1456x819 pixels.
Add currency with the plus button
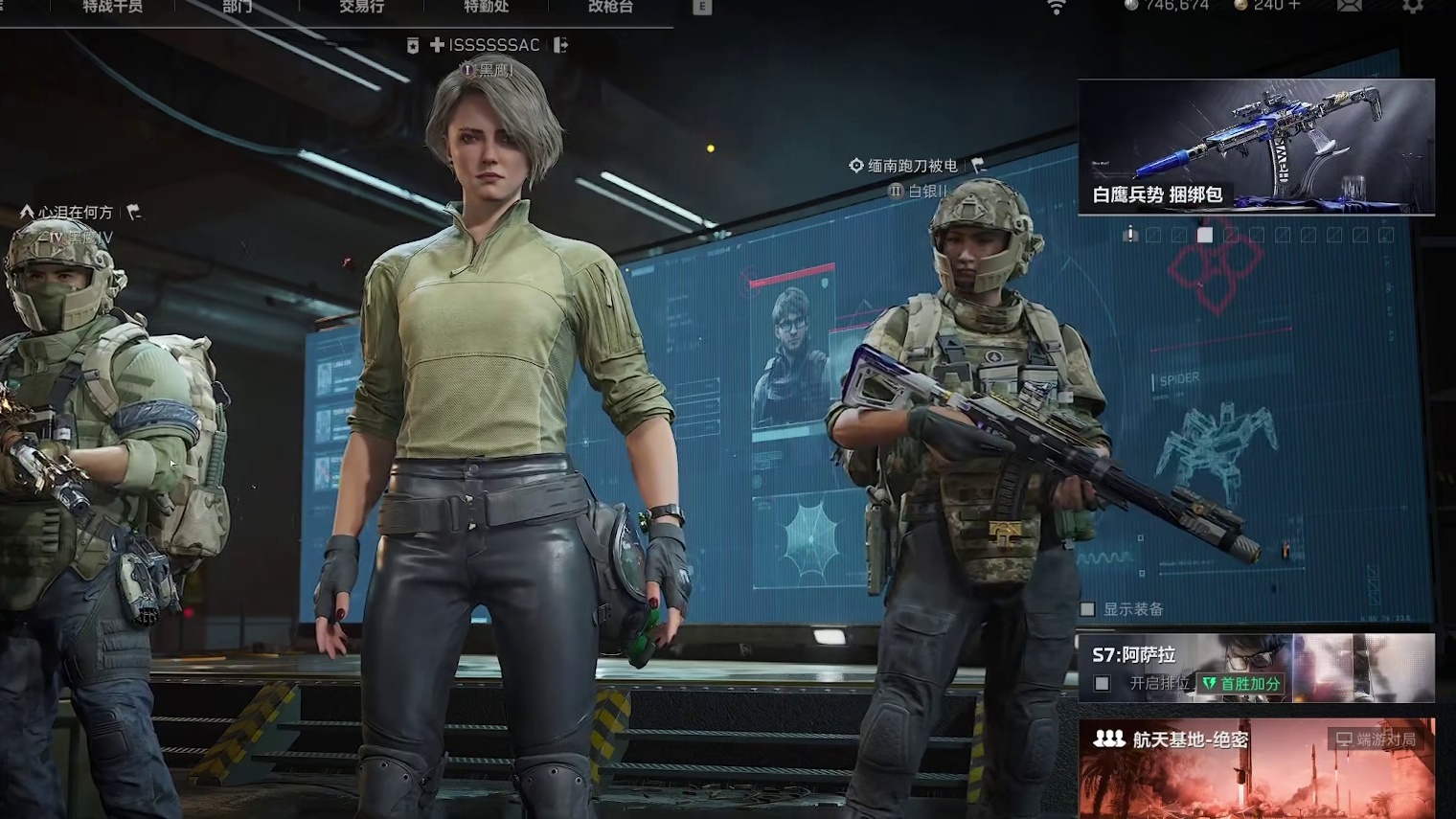pos(1294,6)
